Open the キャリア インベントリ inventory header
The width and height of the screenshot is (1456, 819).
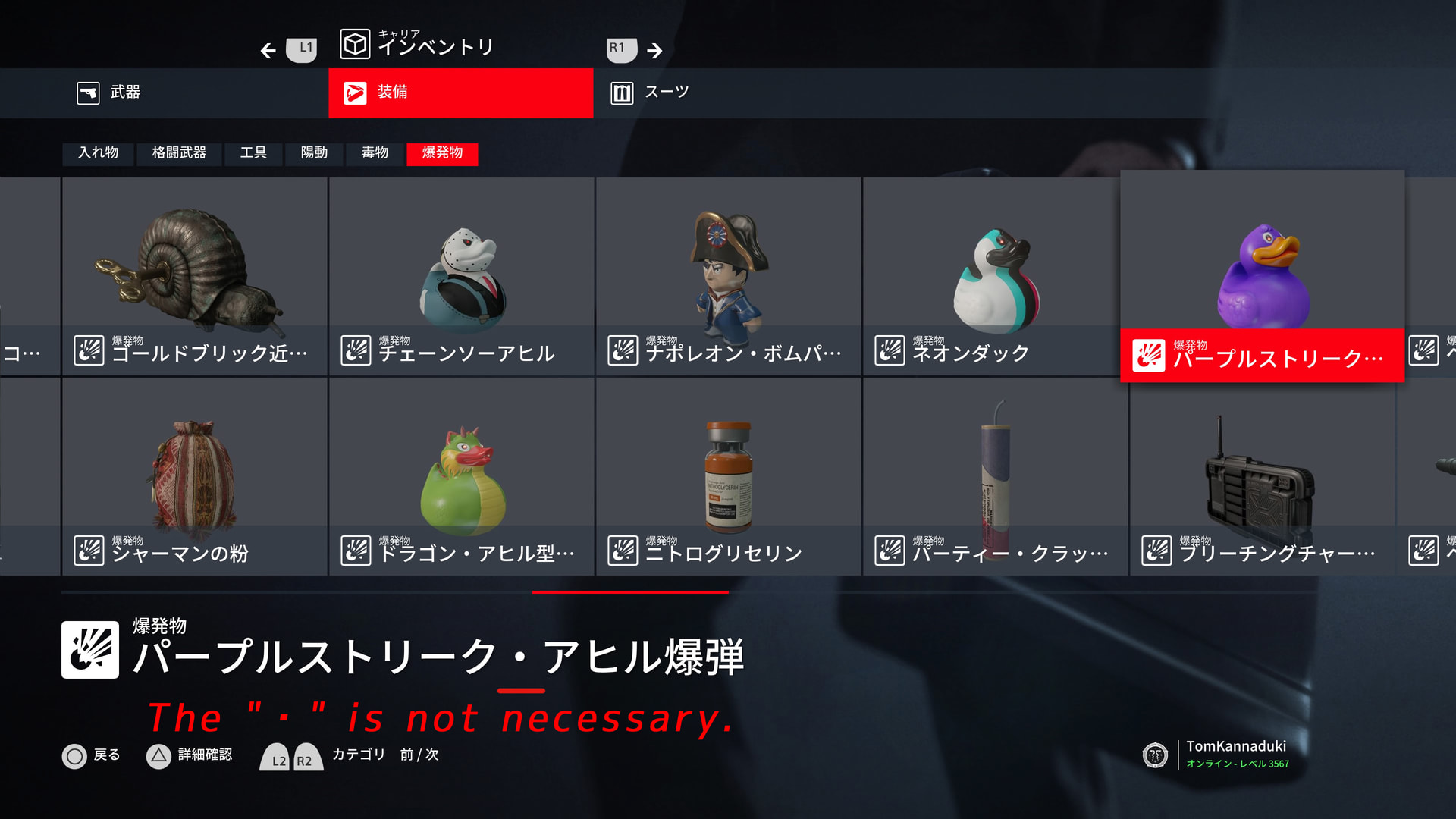click(x=417, y=45)
